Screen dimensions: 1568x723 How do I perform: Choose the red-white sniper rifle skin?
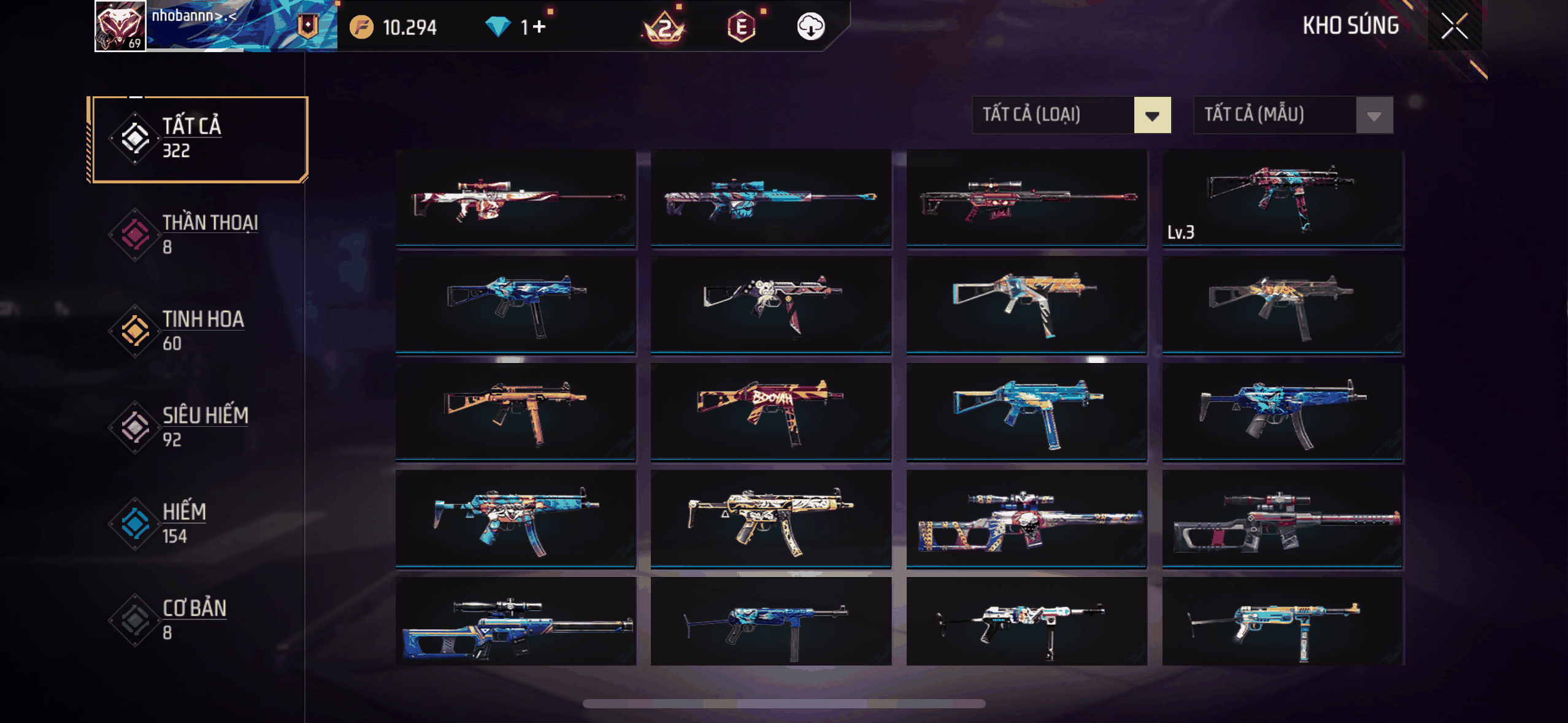point(515,198)
